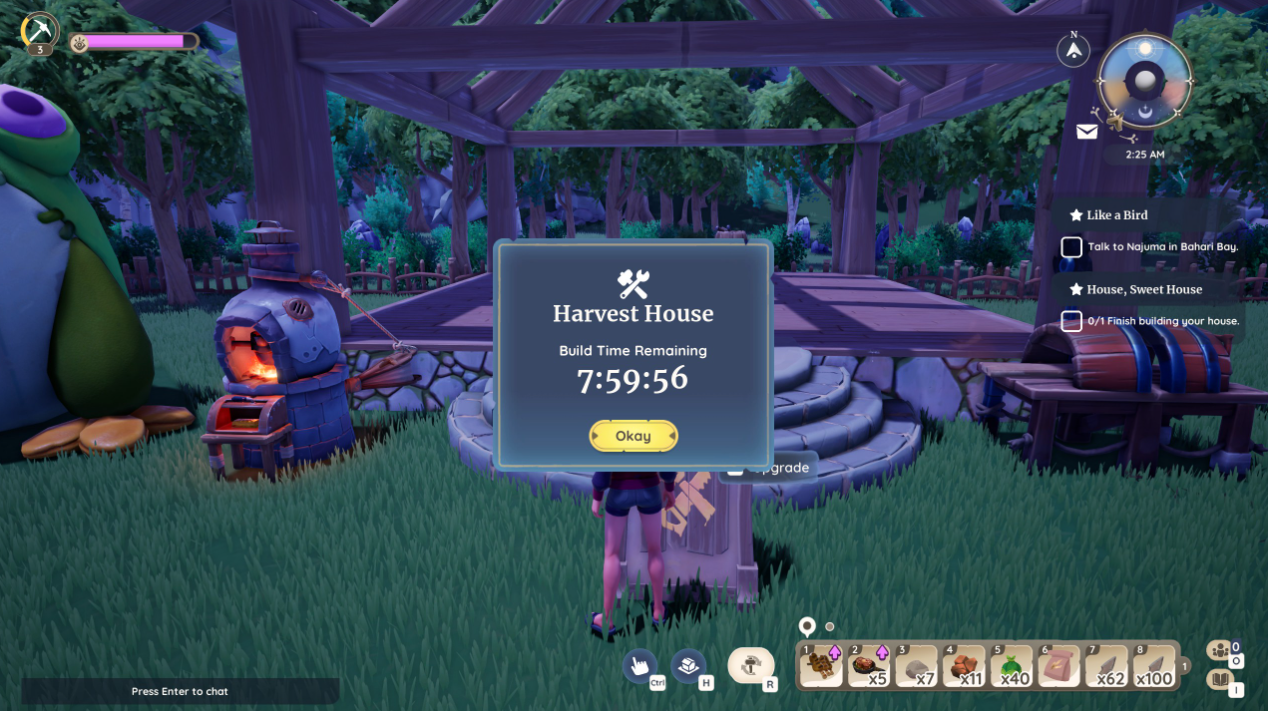Screen dimensions: 1268x711
Task: Open the journal book icon
Action: (x=1219, y=680)
